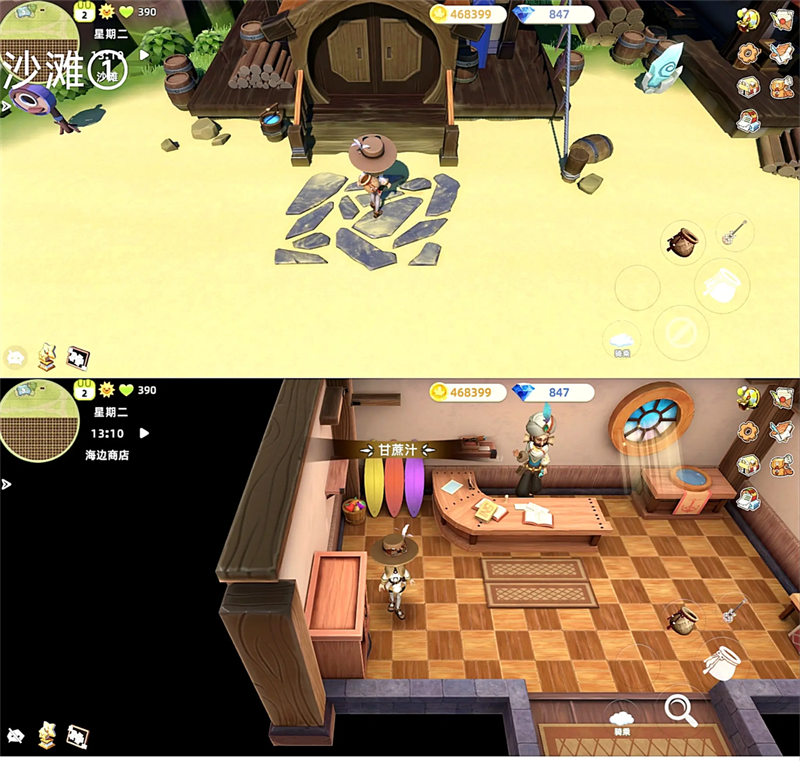Open the gear settings icon in the shop view
This screenshot has width=800, height=761.
coord(747,431)
